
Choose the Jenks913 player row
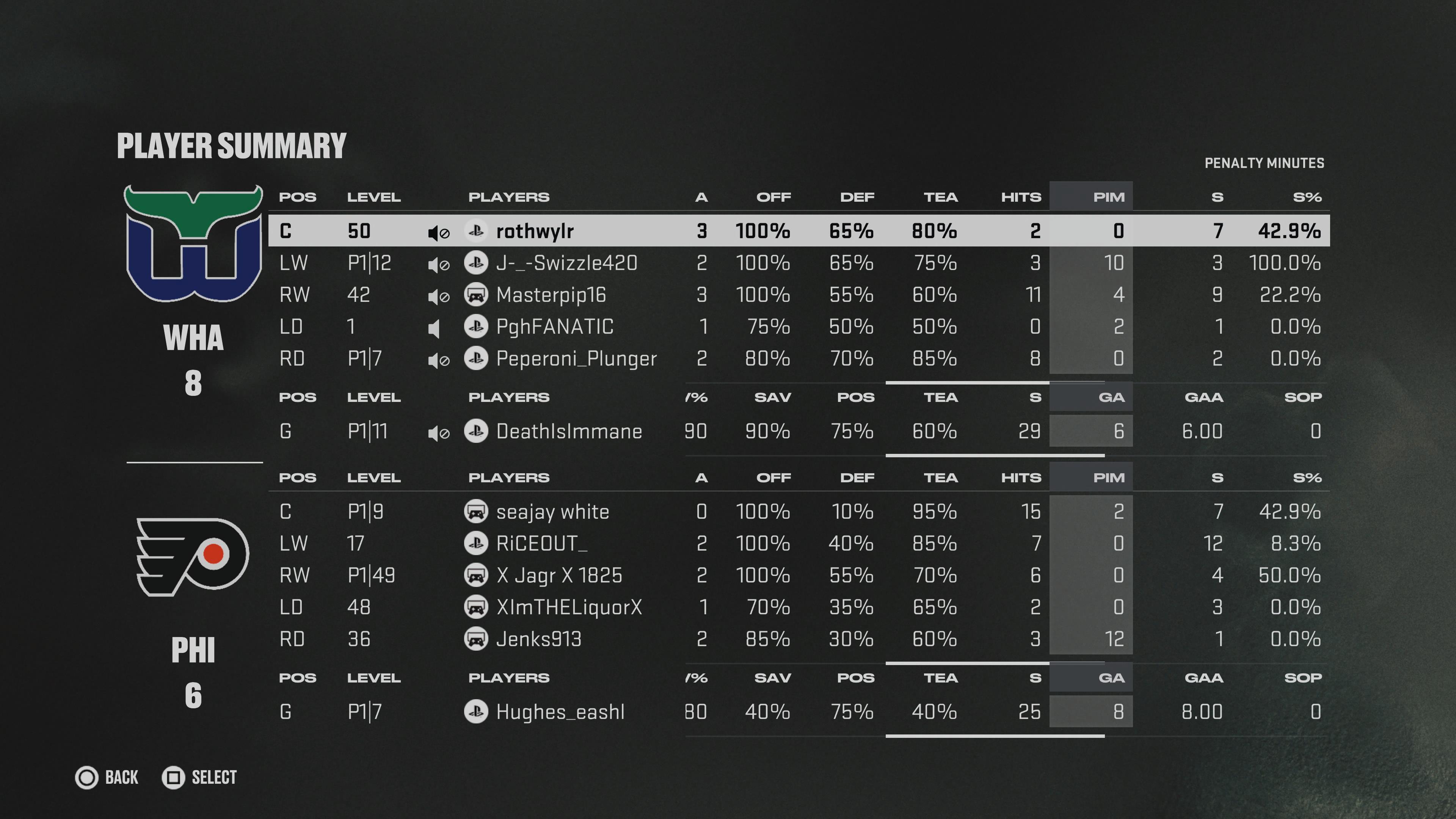(538, 639)
